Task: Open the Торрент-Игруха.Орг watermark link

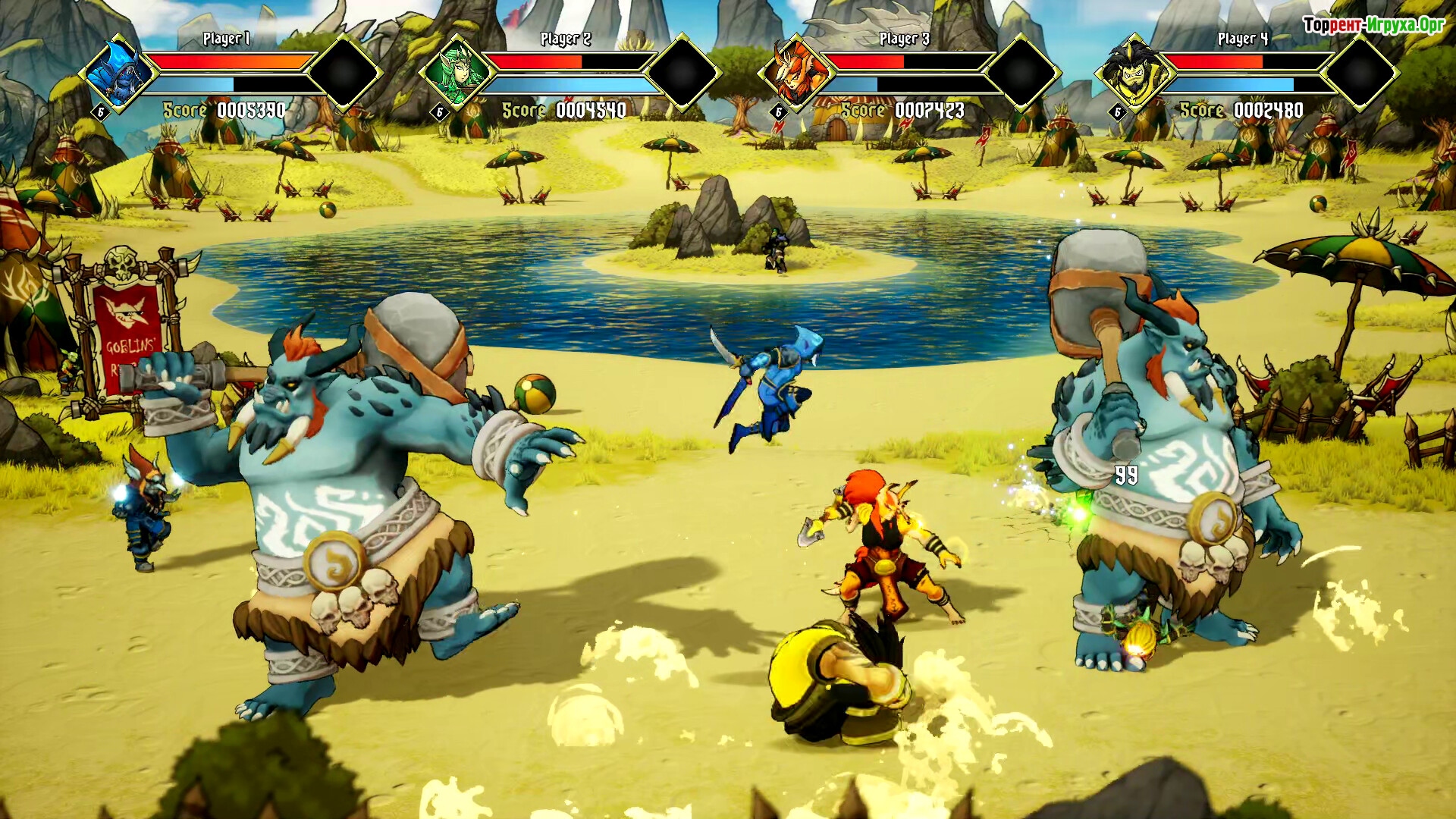Action: point(1373,25)
